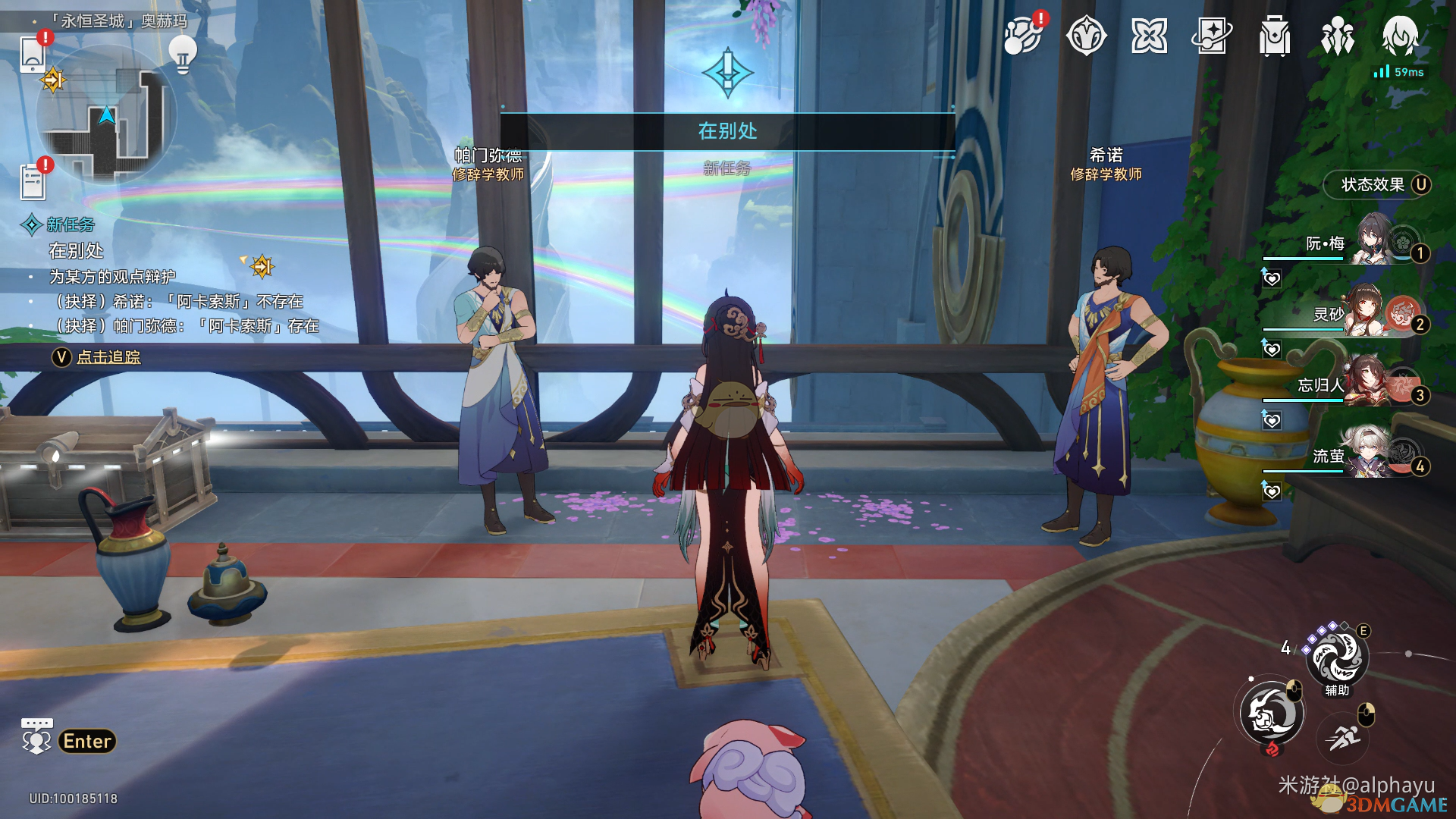The height and width of the screenshot is (819, 1456).
Task: Open the shield-shaped event icon
Action: click(x=1086, y=36)
